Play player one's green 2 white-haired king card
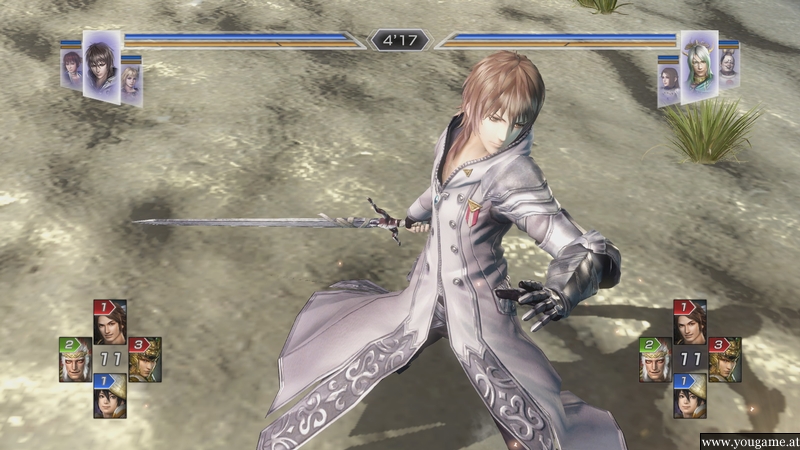The width and height of the screenshot is (800, 450). [76, 359]
